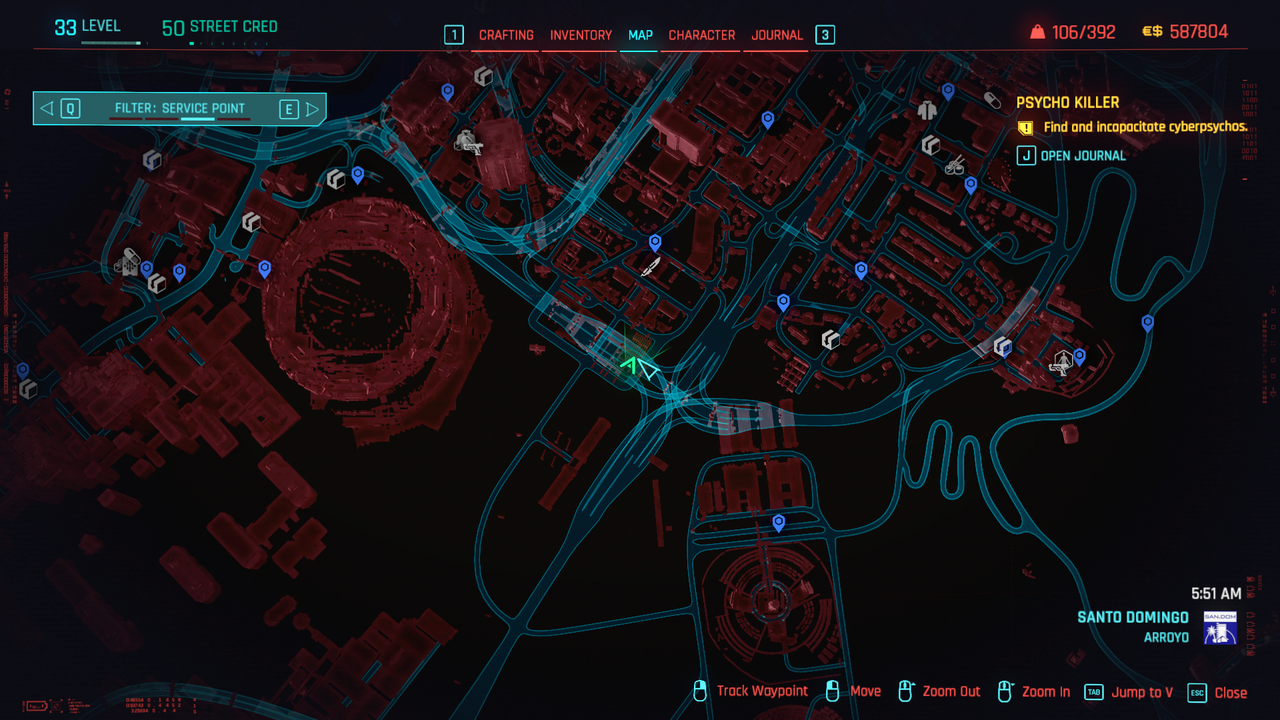Screen dimensions: 1280x720
Task: Click the right arrow of the map filter
Action: pyautogui.click(x=313, y=109)
